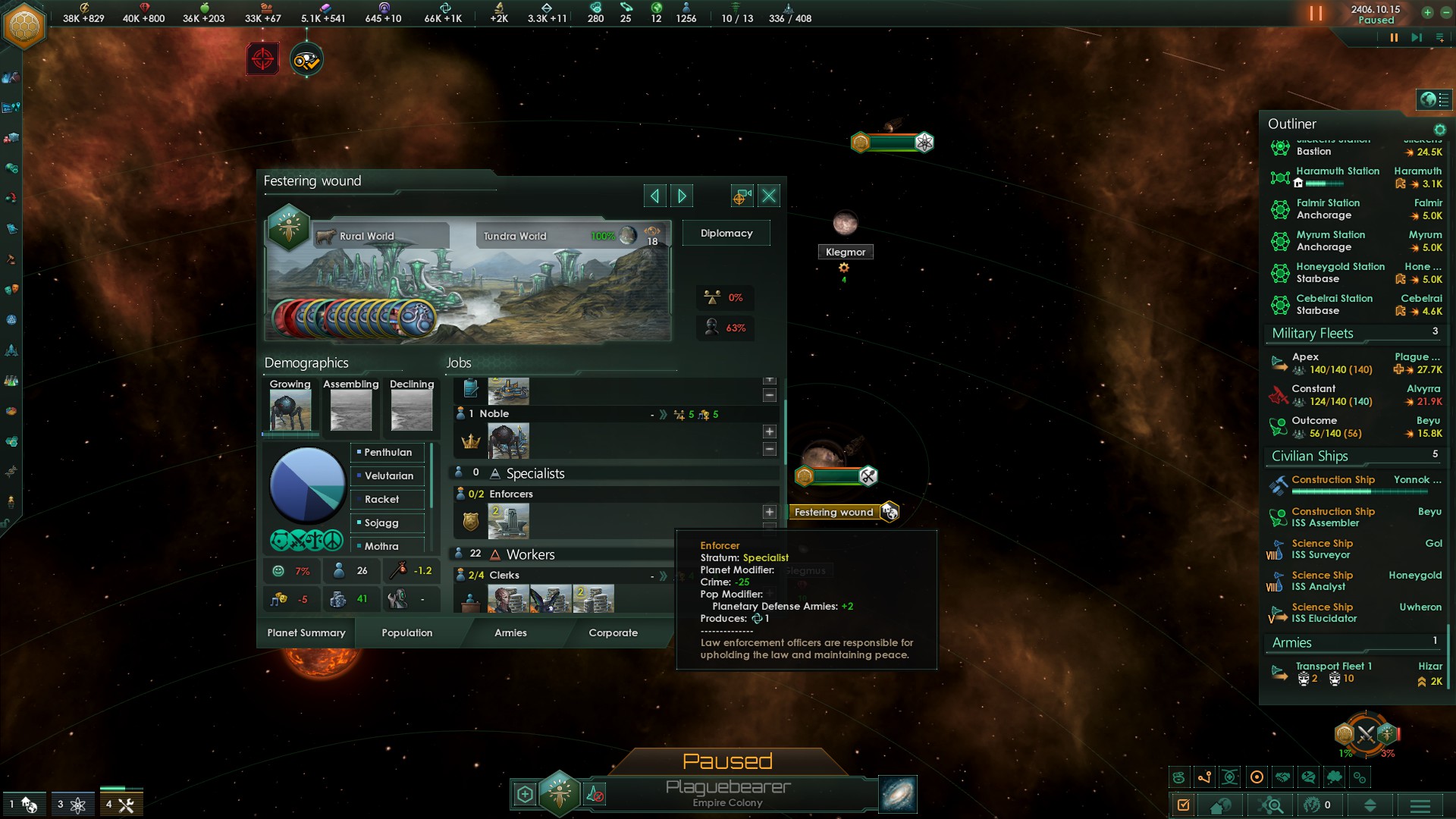This screenshot has height=819, width=1456.
Task: Select Penthulan species in demographics list
Action: pos(388,453)
